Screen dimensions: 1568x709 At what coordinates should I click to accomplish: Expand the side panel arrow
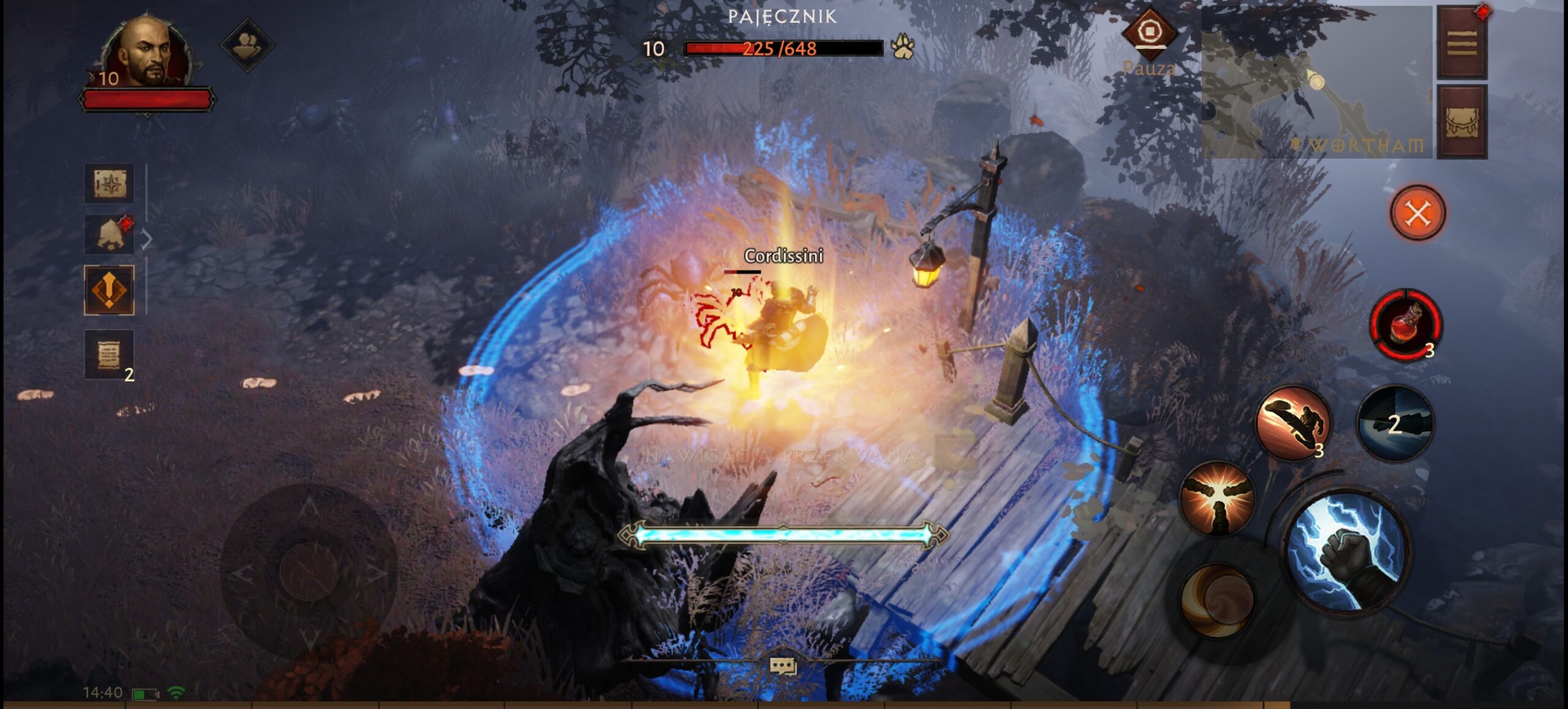pos(146,239)
